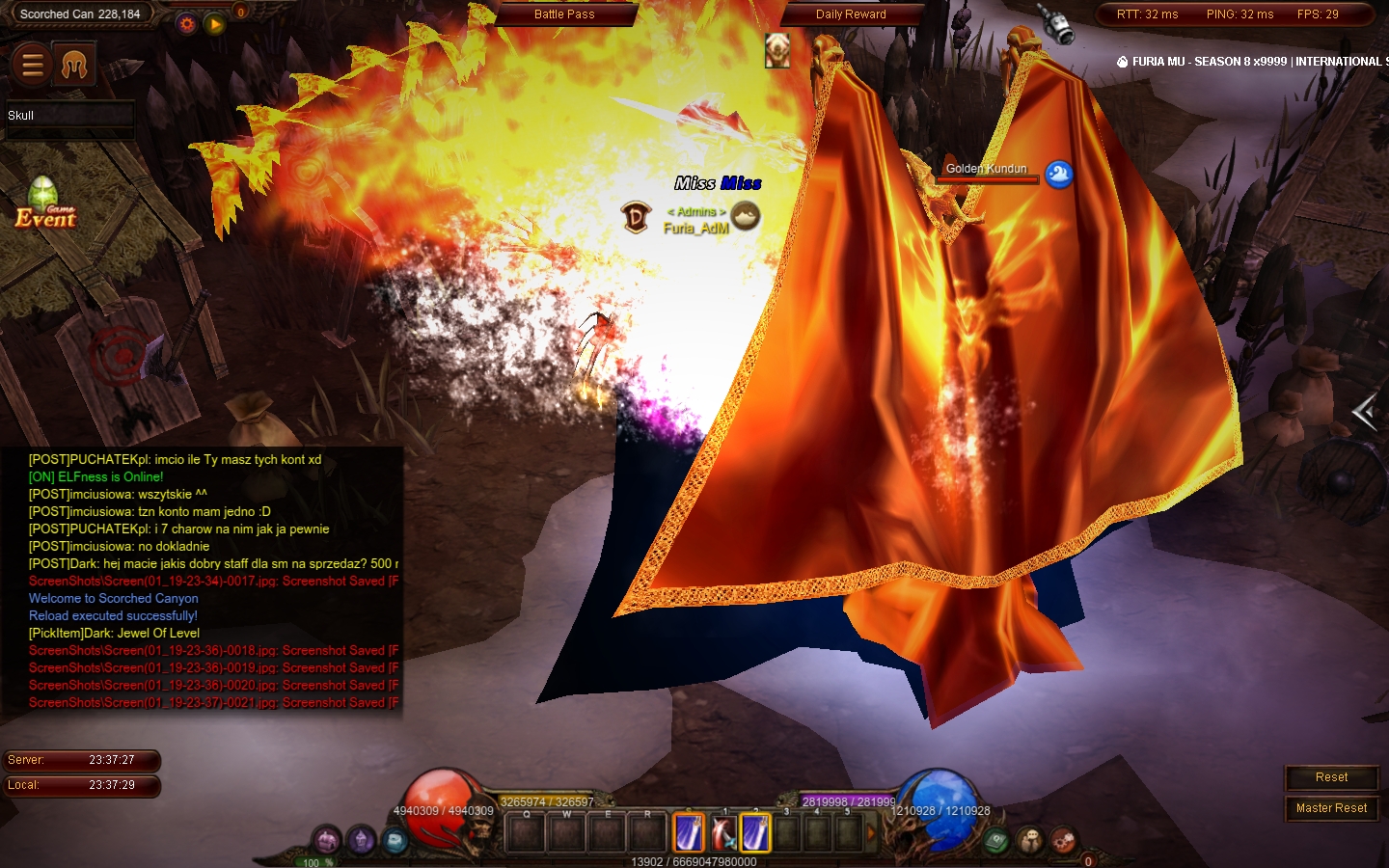1389x868 pixels.
Task: Open the three-line hamburger menu
Action: click(x=32, y=65)
